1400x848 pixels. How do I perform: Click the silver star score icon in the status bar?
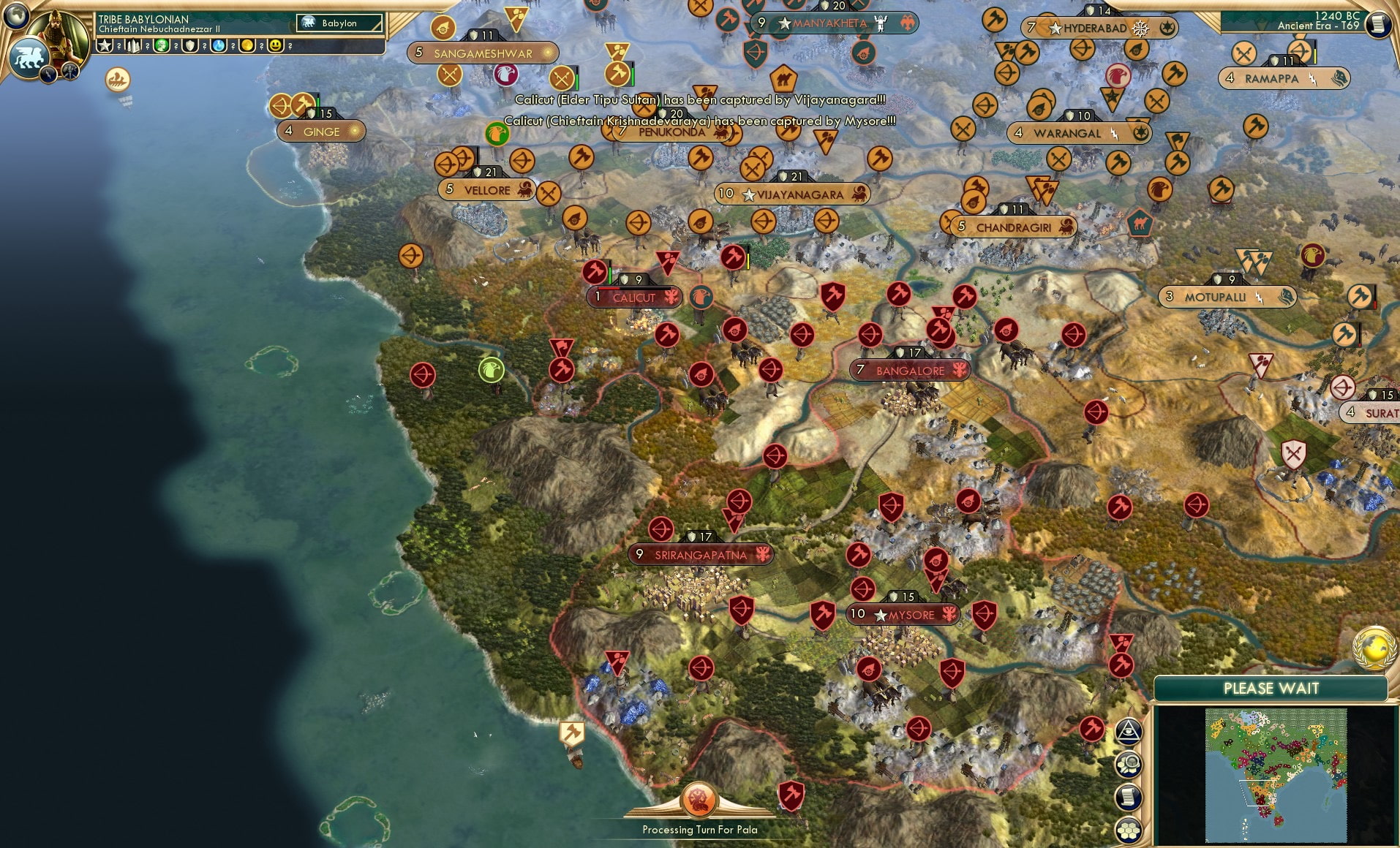[x=106, y=45]
